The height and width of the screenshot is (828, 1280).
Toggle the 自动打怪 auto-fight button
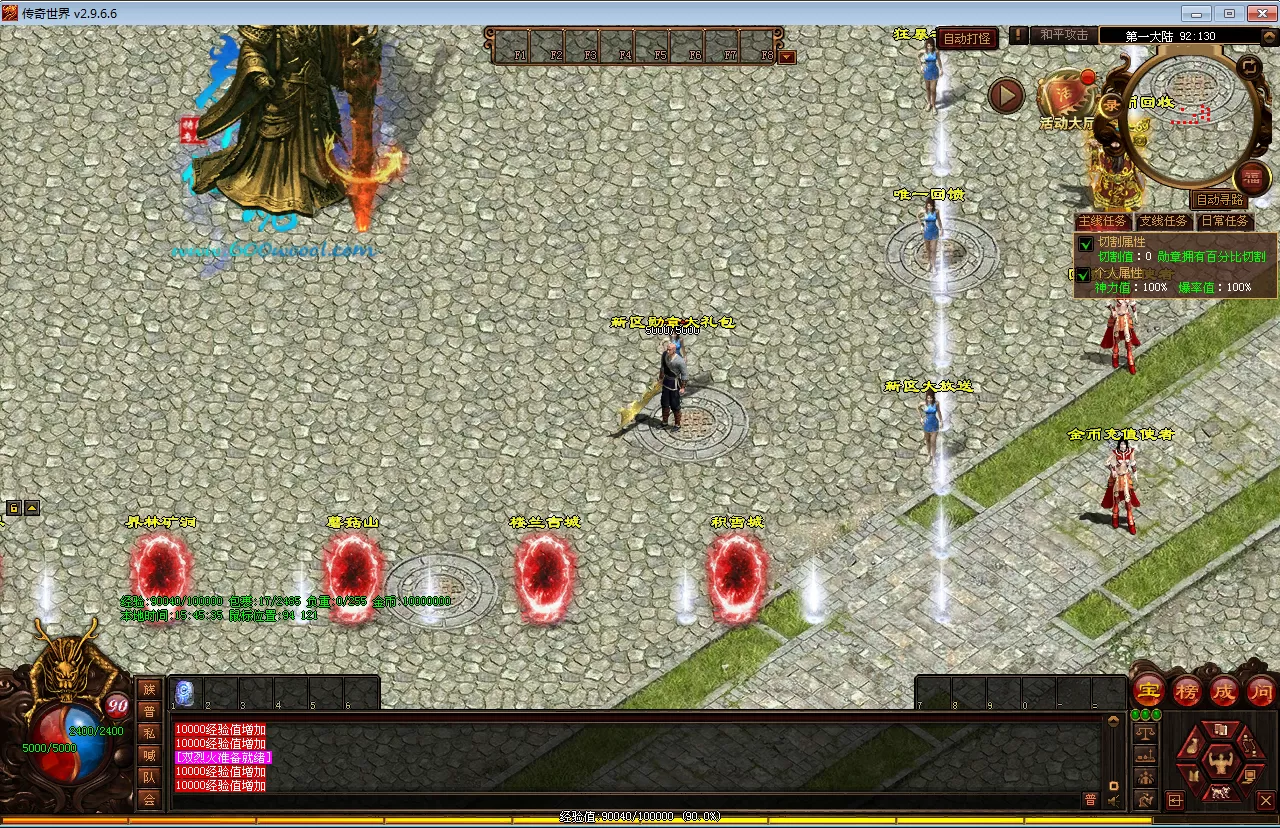[967, 38]
